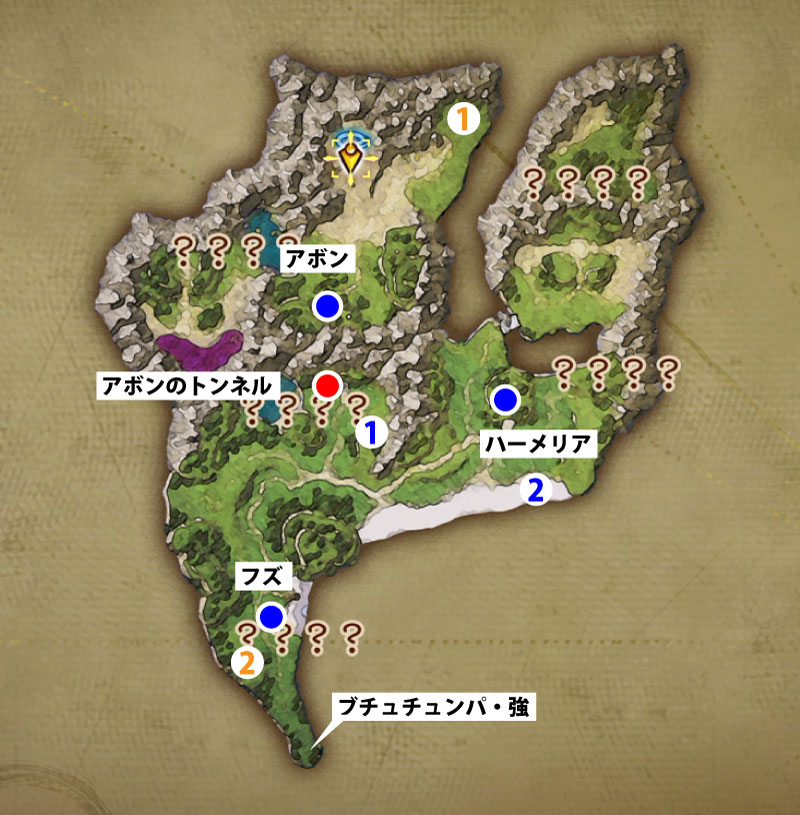Pick the blue dot above the ハーメリア label
Viewport: 800px width, 815px height.
pos(505,400)
